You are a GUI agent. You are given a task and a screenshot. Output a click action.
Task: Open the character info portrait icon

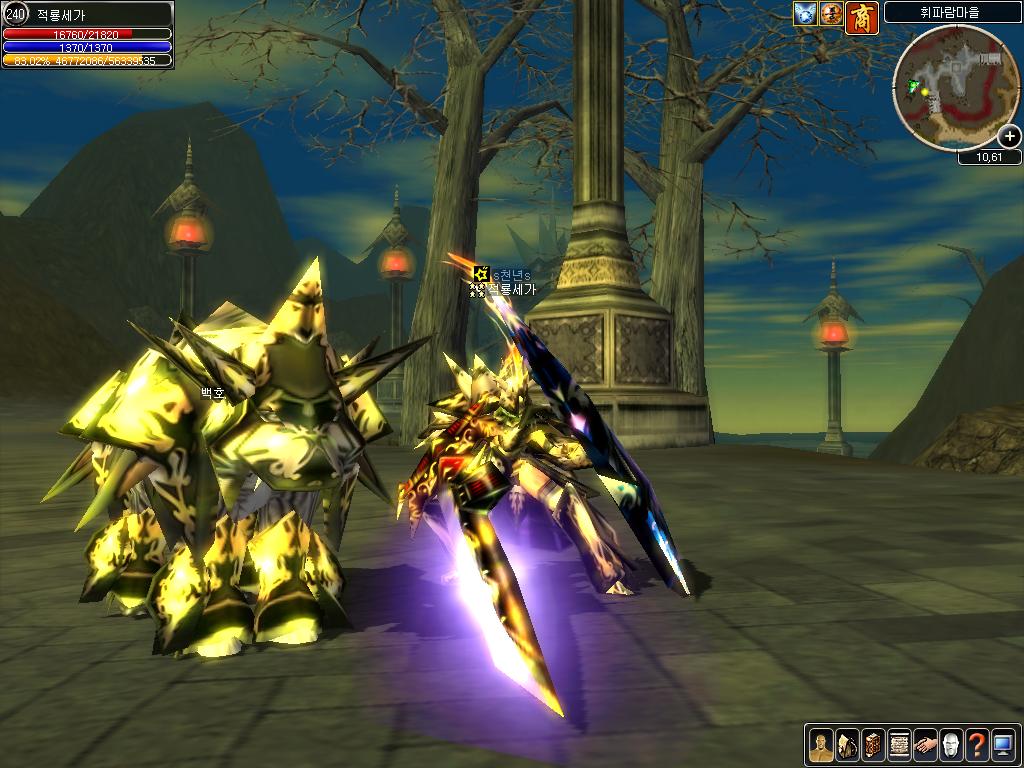coord(820,744)
